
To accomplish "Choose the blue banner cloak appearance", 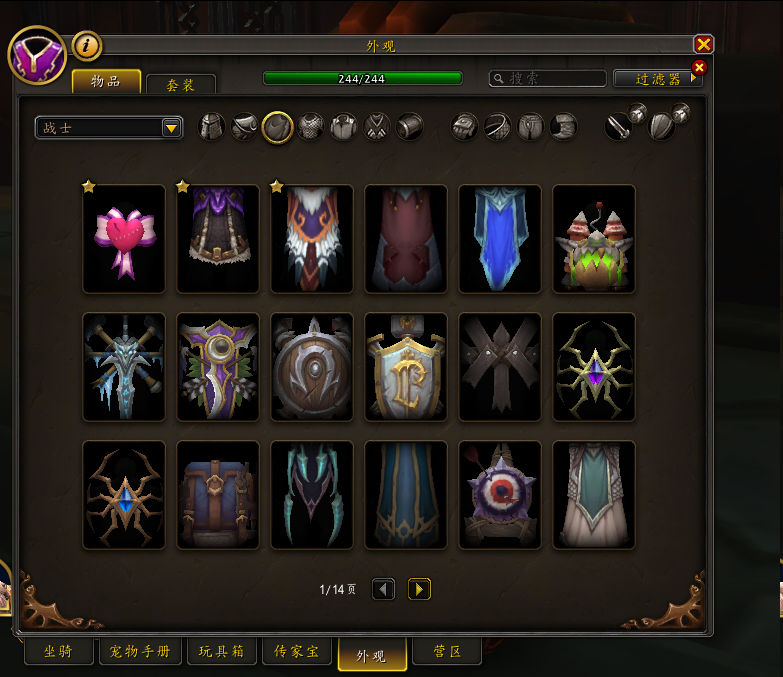I will coord(500,239).
